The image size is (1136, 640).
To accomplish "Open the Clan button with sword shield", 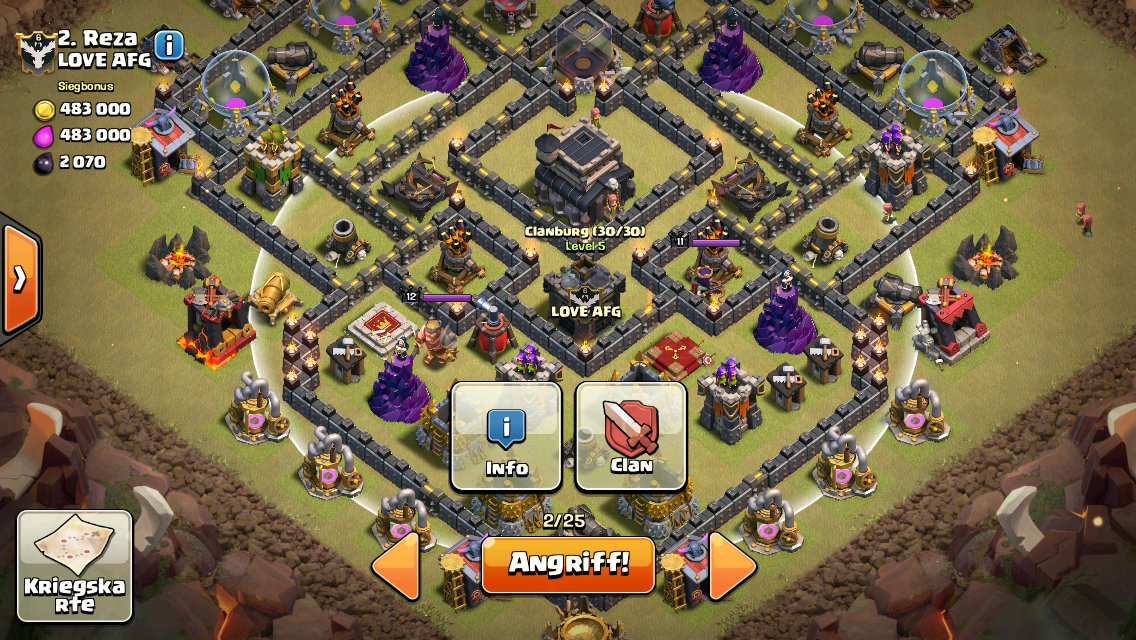I will 631,436.
